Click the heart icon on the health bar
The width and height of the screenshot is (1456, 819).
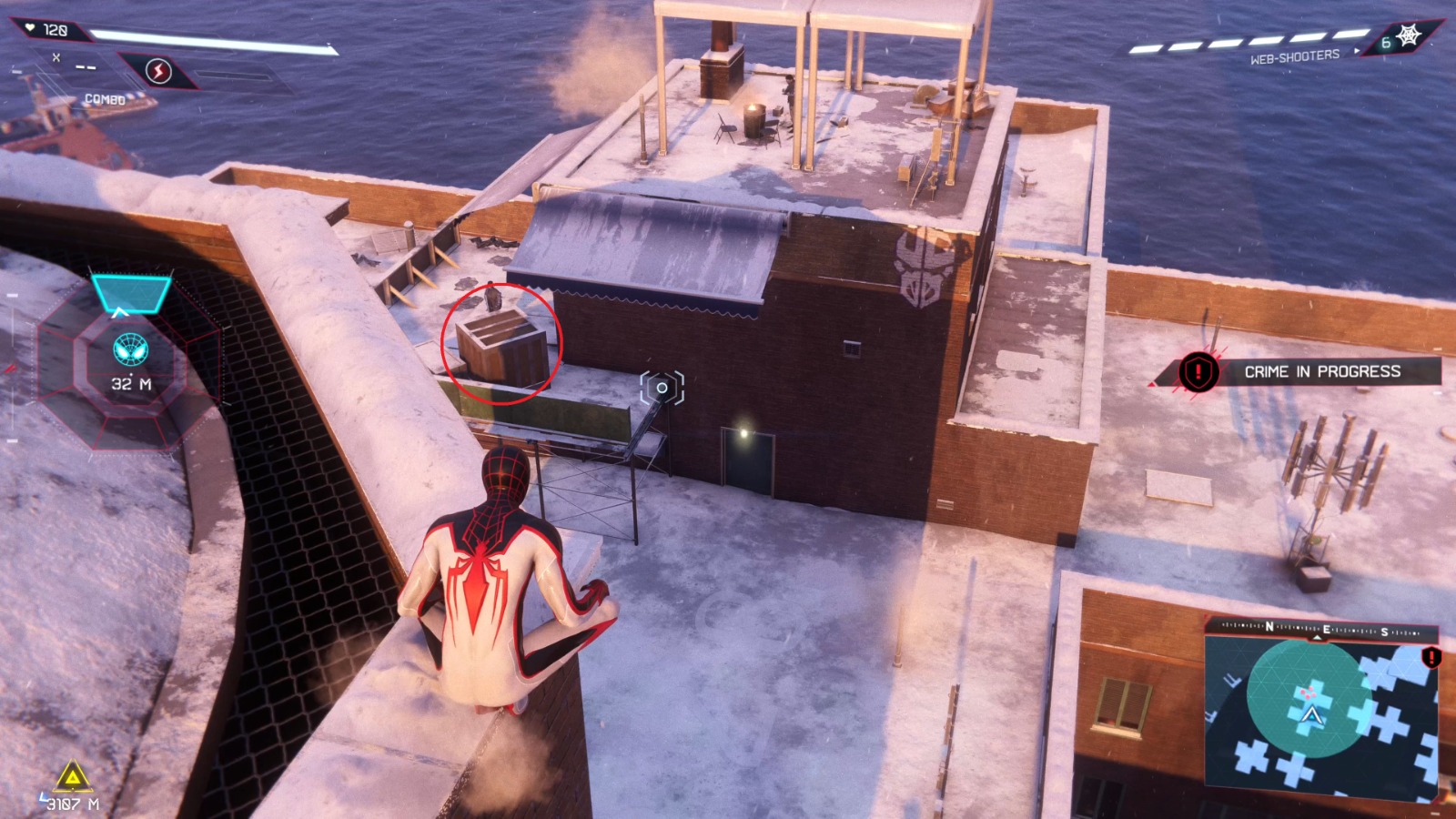(x=29, y=28)
